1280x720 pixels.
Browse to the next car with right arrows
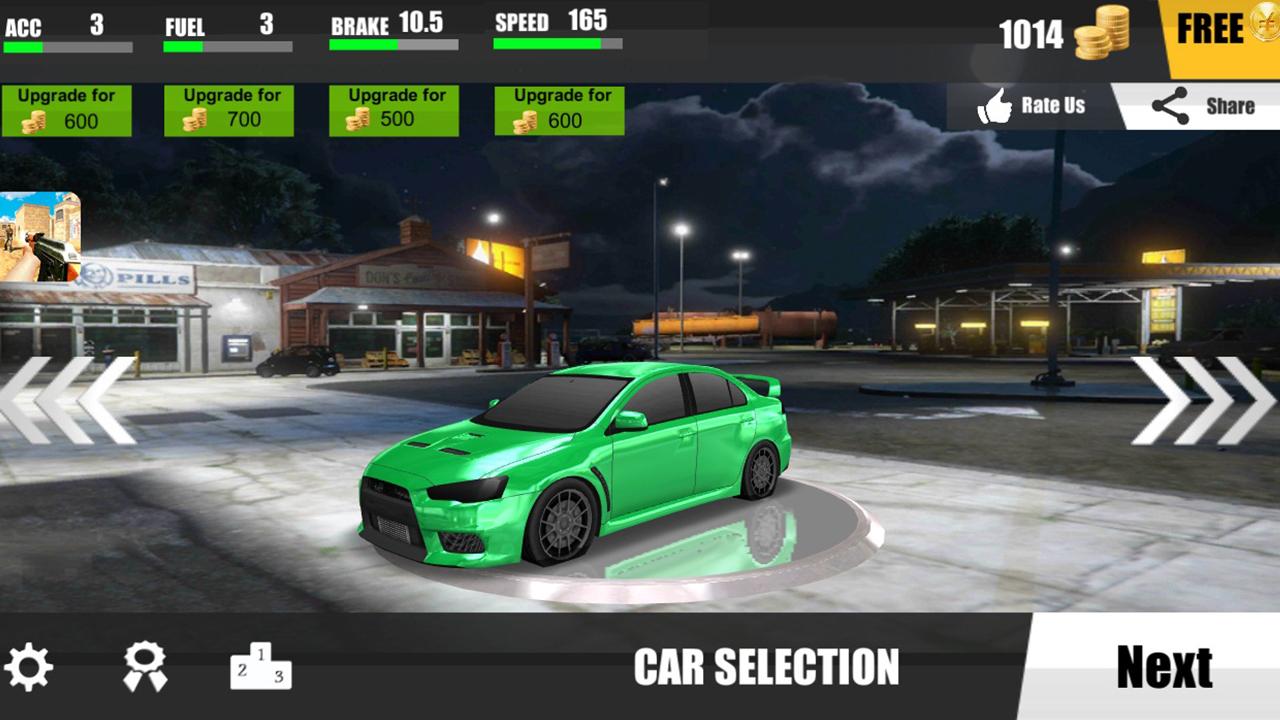pyautogui.click(x=1203, y=400)
